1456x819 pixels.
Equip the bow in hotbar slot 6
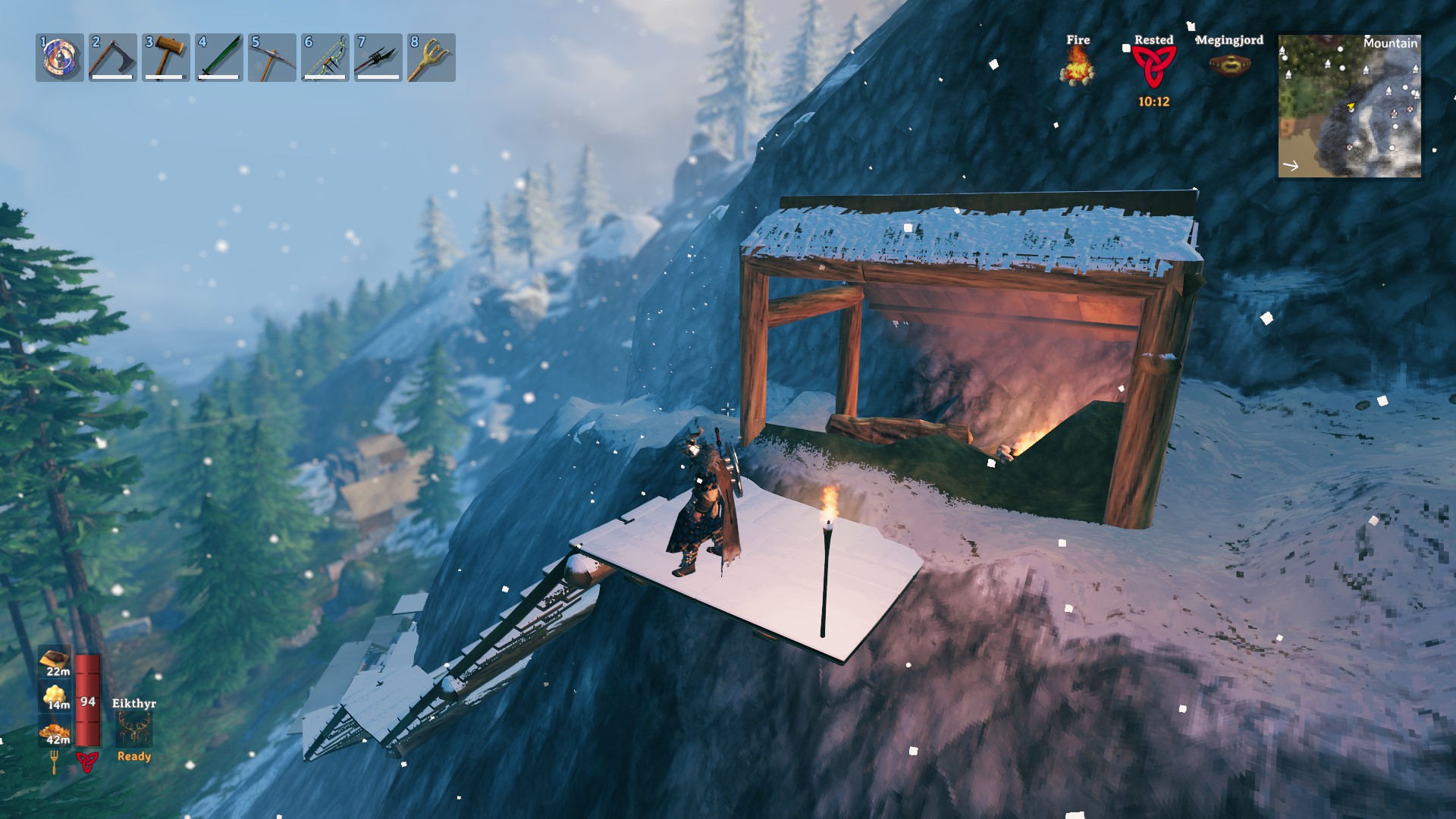point(325,58)
